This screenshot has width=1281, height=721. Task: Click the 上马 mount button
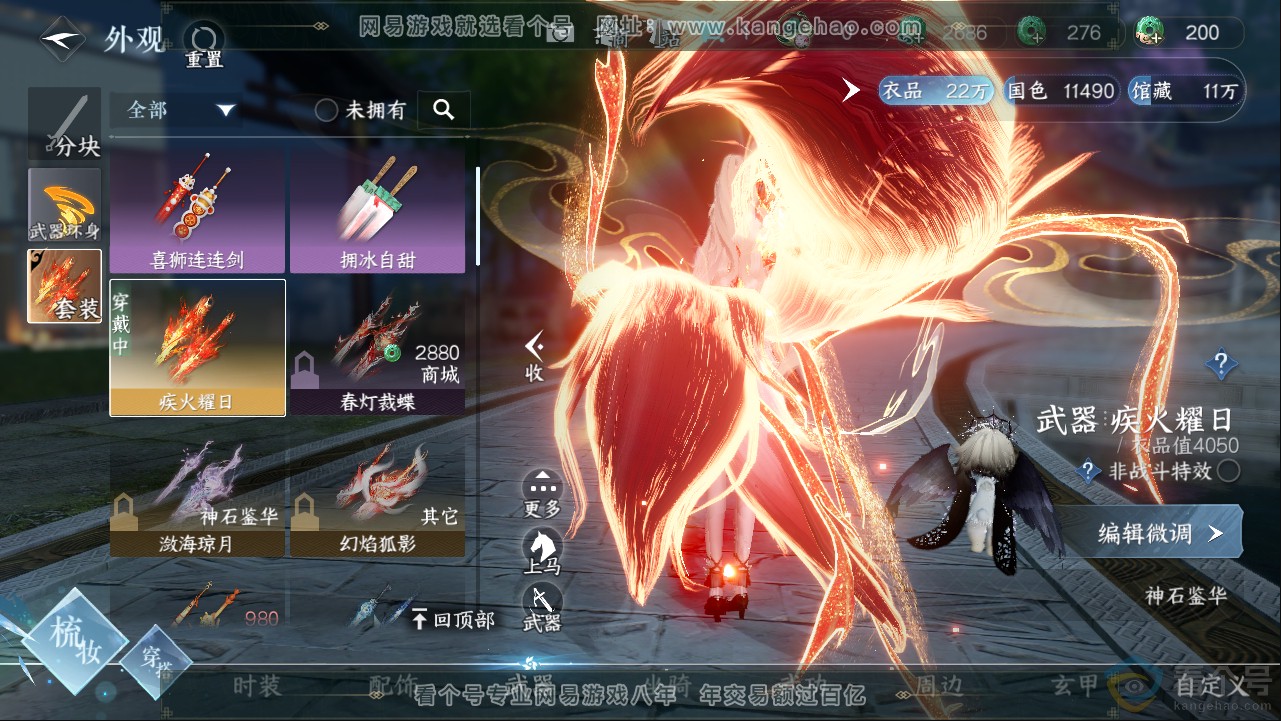tap(542, 551)
